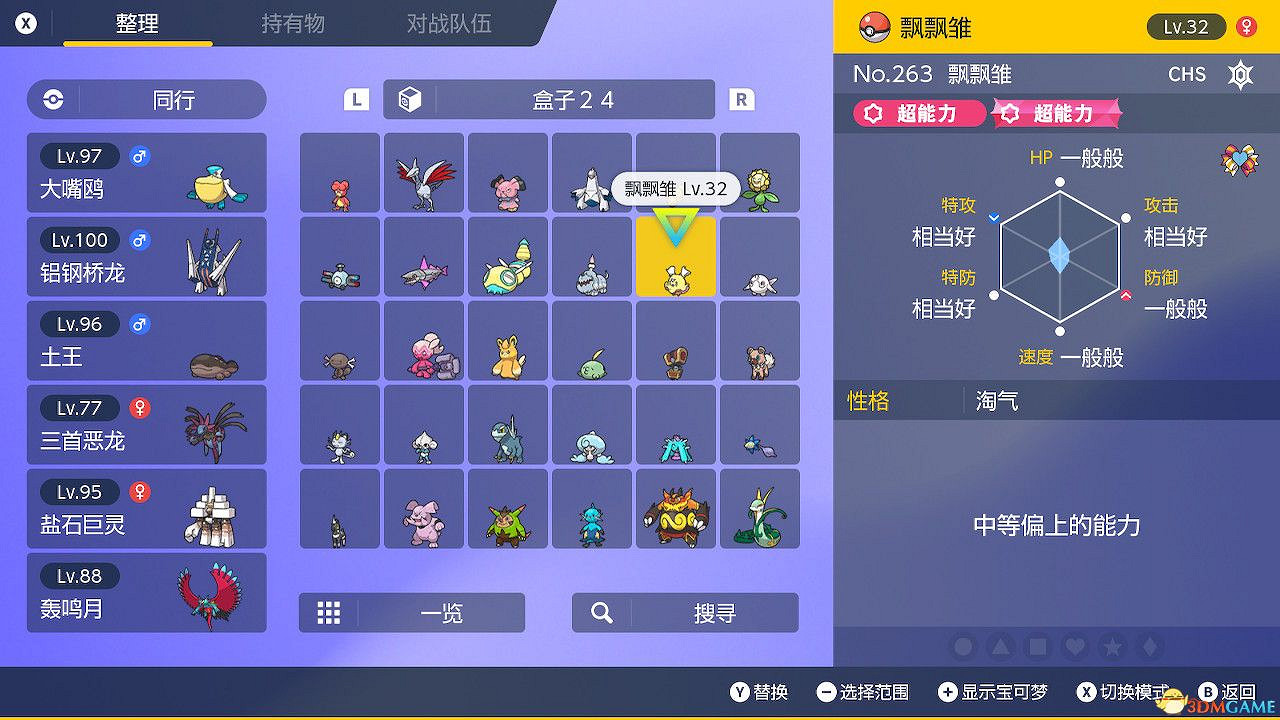Click the grid icon on the 一览 button

(x=329, y=613)
